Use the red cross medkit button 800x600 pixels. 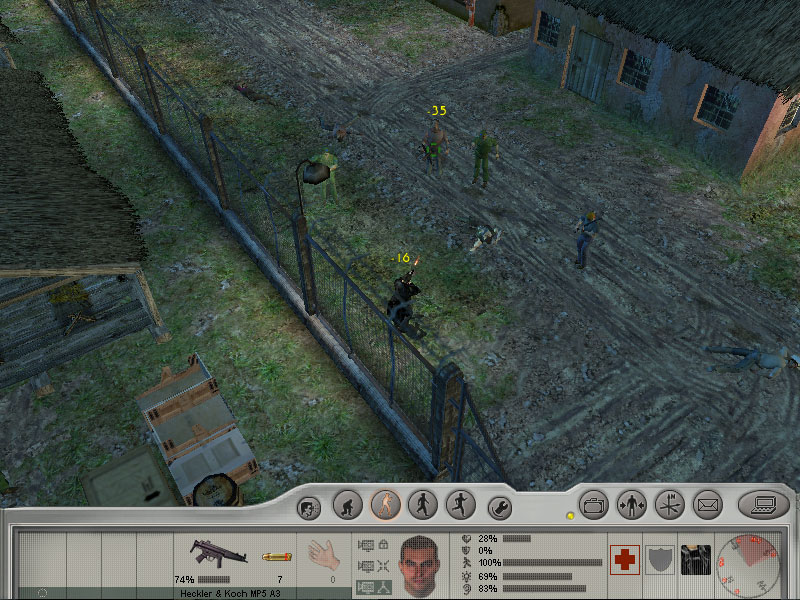tap(625, 560)
